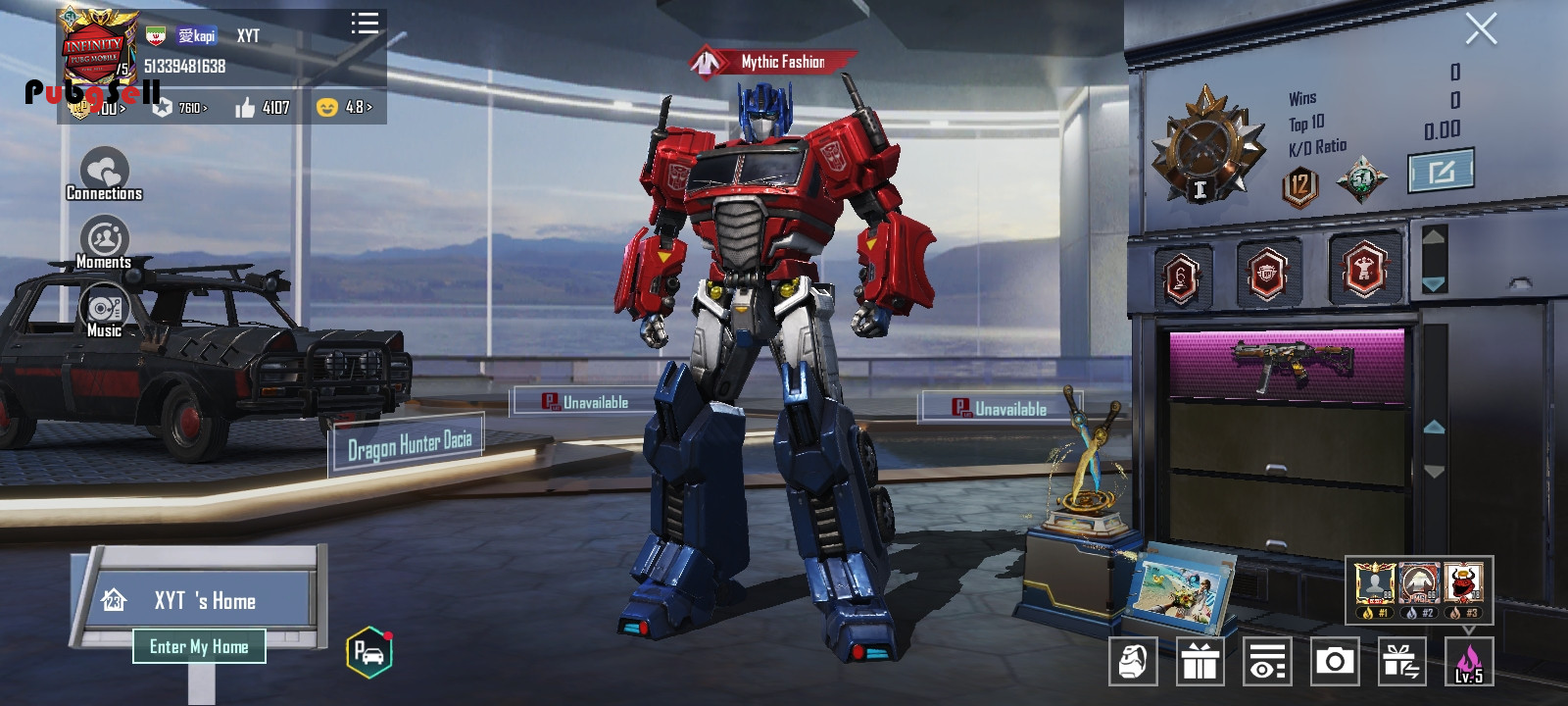
Task: Open the backpack inventory icon
Action: tap(1133, 662)
